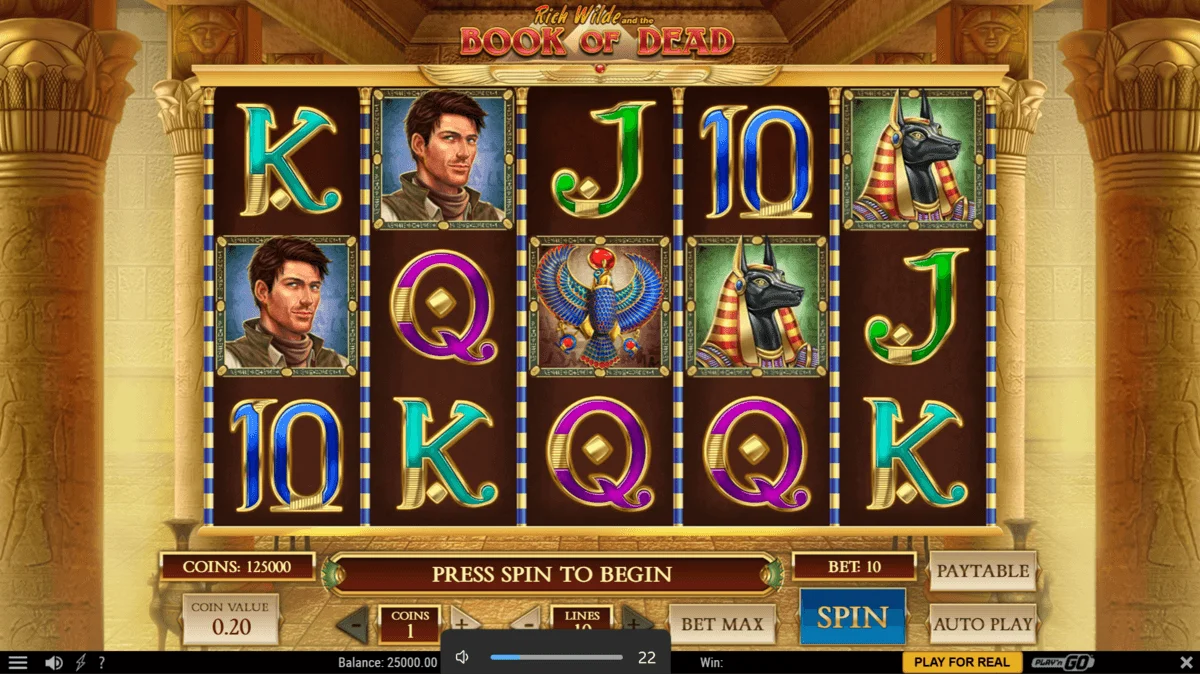The image size is (1200, 674).
Task: Toggle the sound speaker icon in bottom bar
Action: pyautogui.click(x=54, y=663)
